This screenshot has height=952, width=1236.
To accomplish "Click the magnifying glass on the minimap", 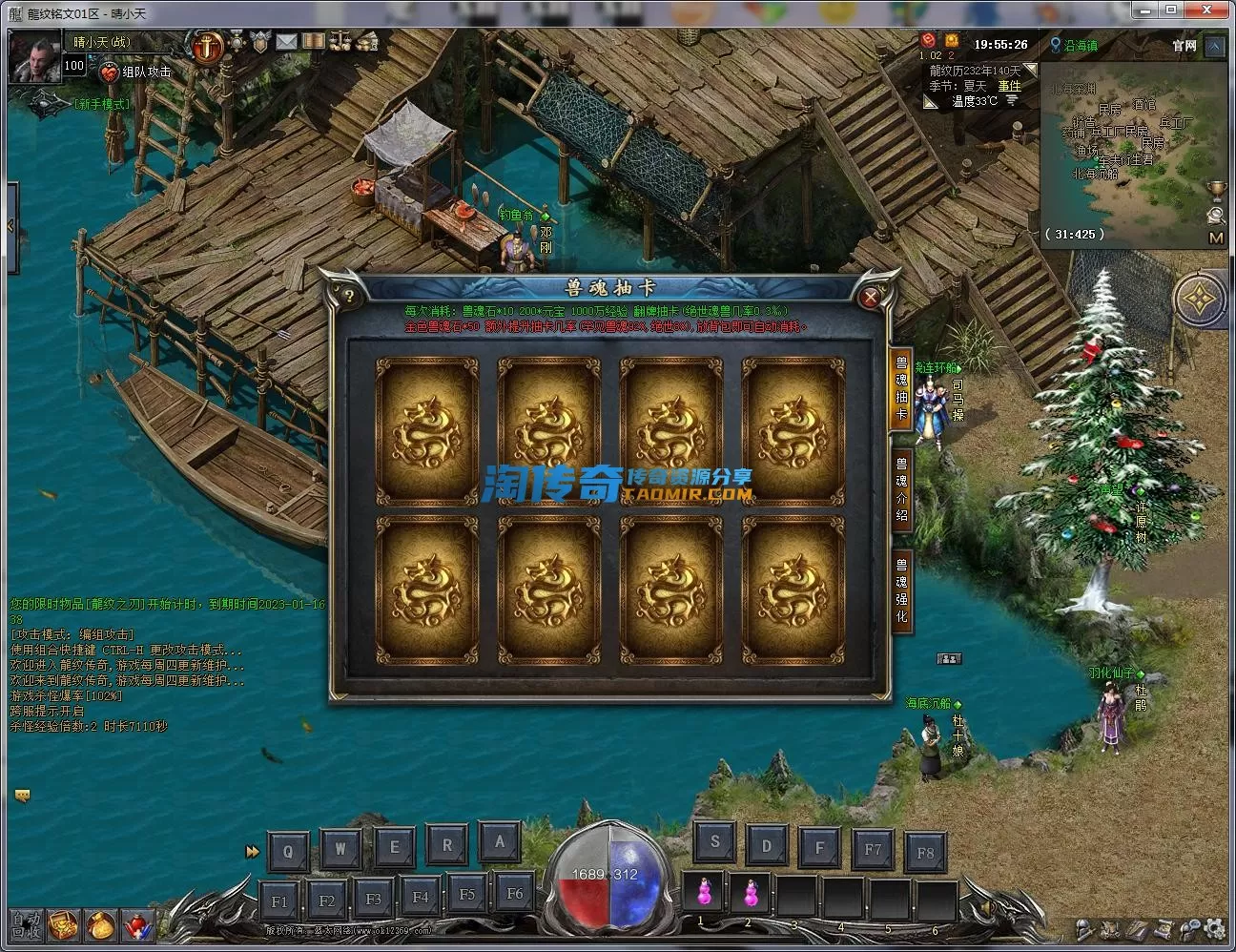I will [x=1216, y=215].
